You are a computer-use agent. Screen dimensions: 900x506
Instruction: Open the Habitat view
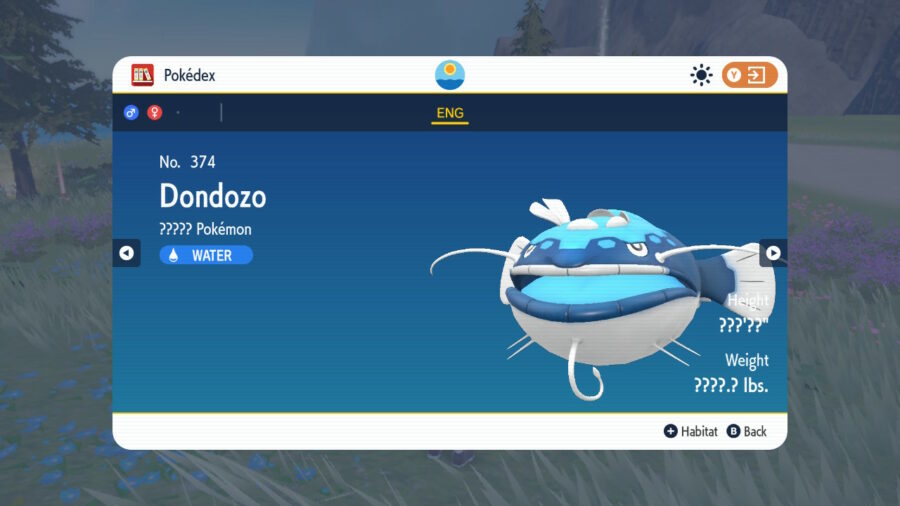[x=691, y=431]
